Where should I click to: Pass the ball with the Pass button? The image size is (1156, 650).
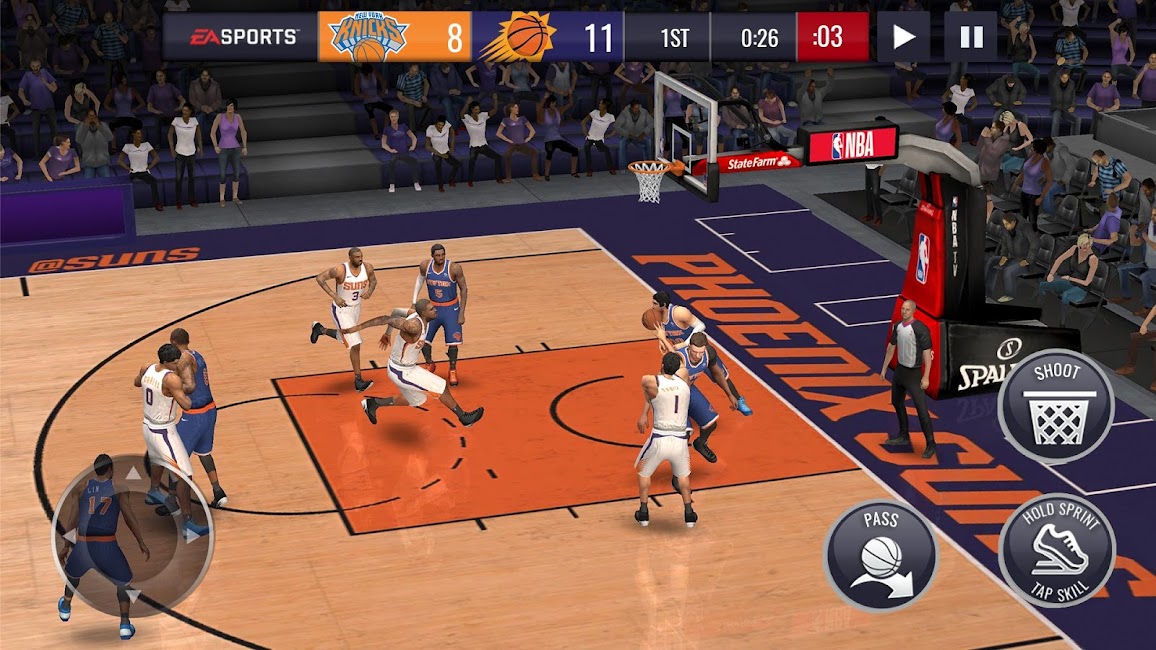[880, 555]
